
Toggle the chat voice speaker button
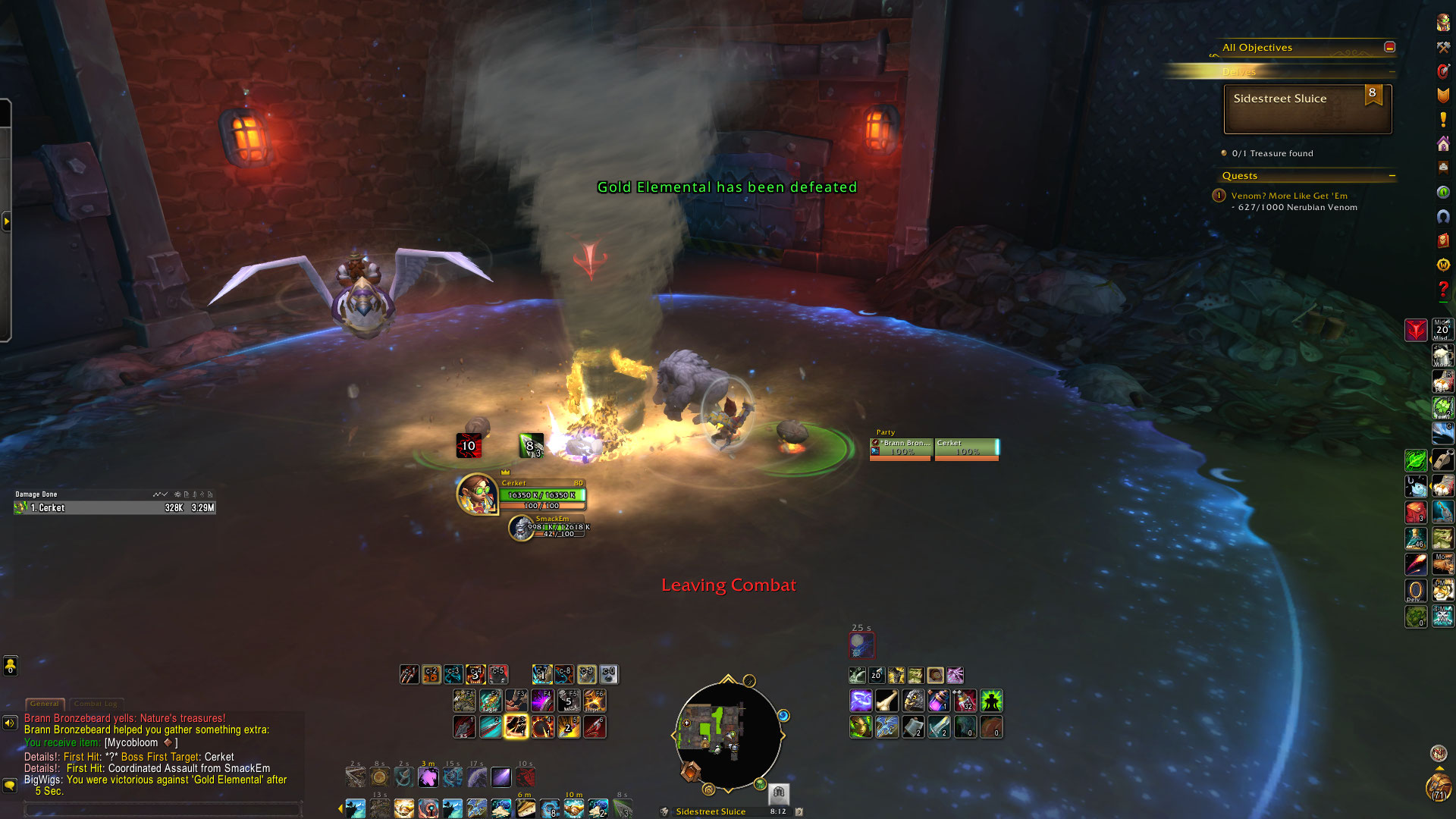(10, 723)
